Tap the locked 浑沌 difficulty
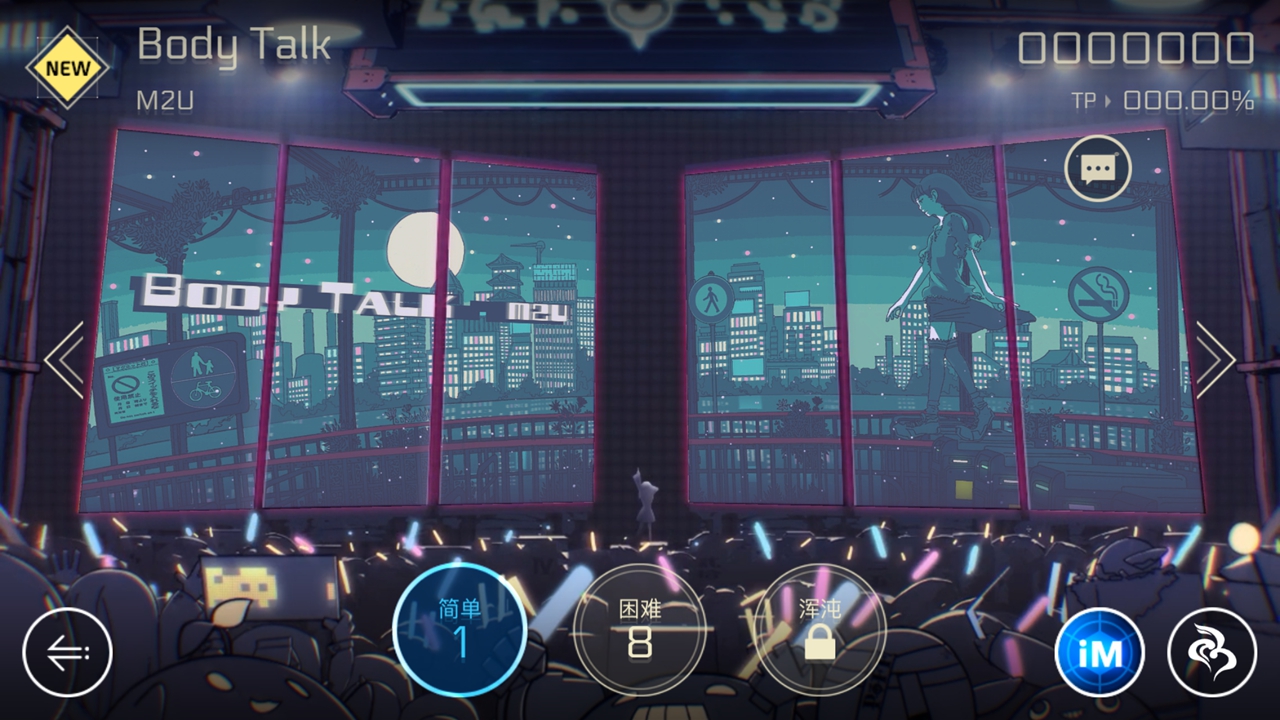Image resolution: width=1280 pixels, height=720 pixels. click(x=820, y=630)
